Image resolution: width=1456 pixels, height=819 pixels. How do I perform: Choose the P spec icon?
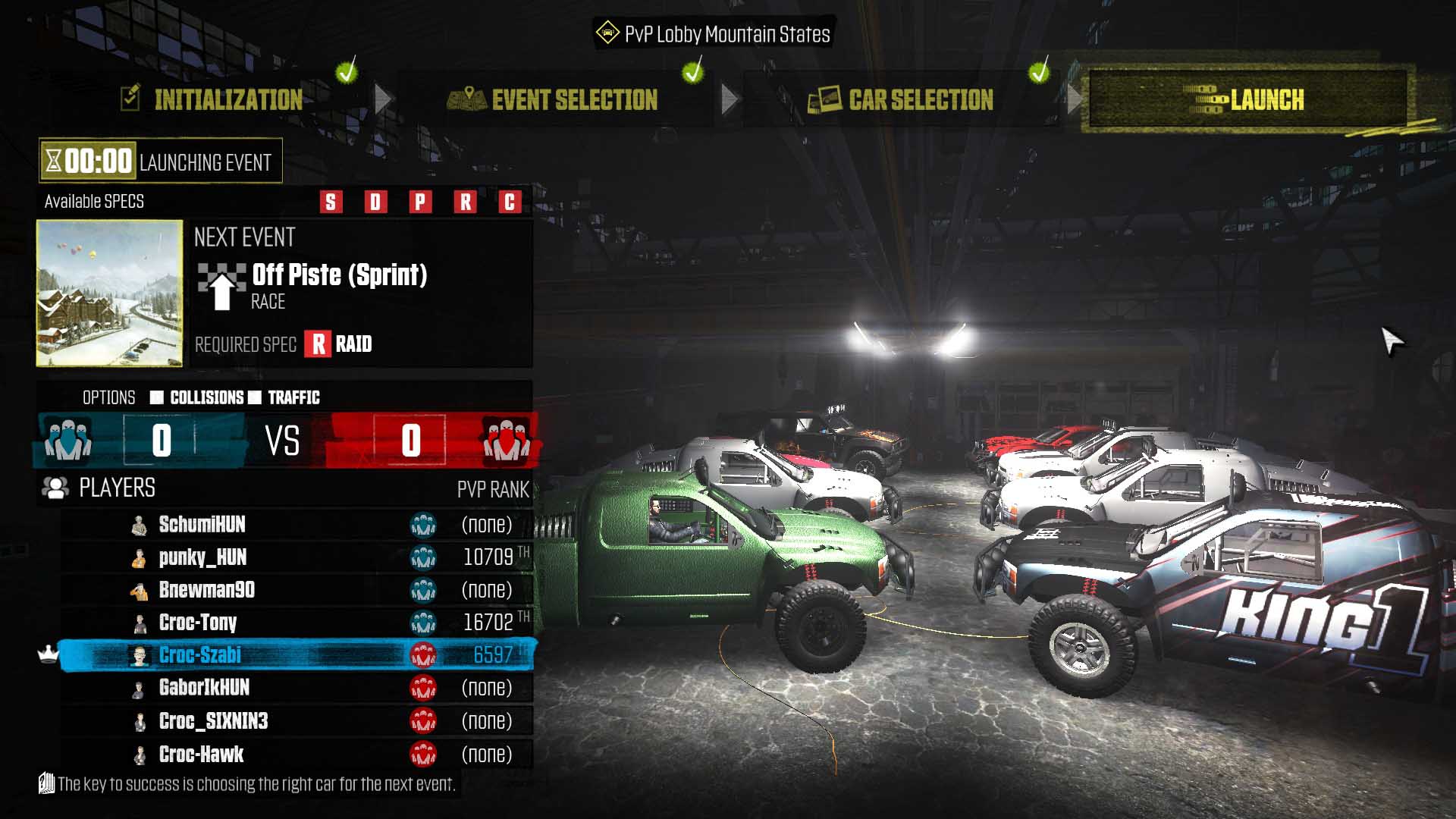420,202
